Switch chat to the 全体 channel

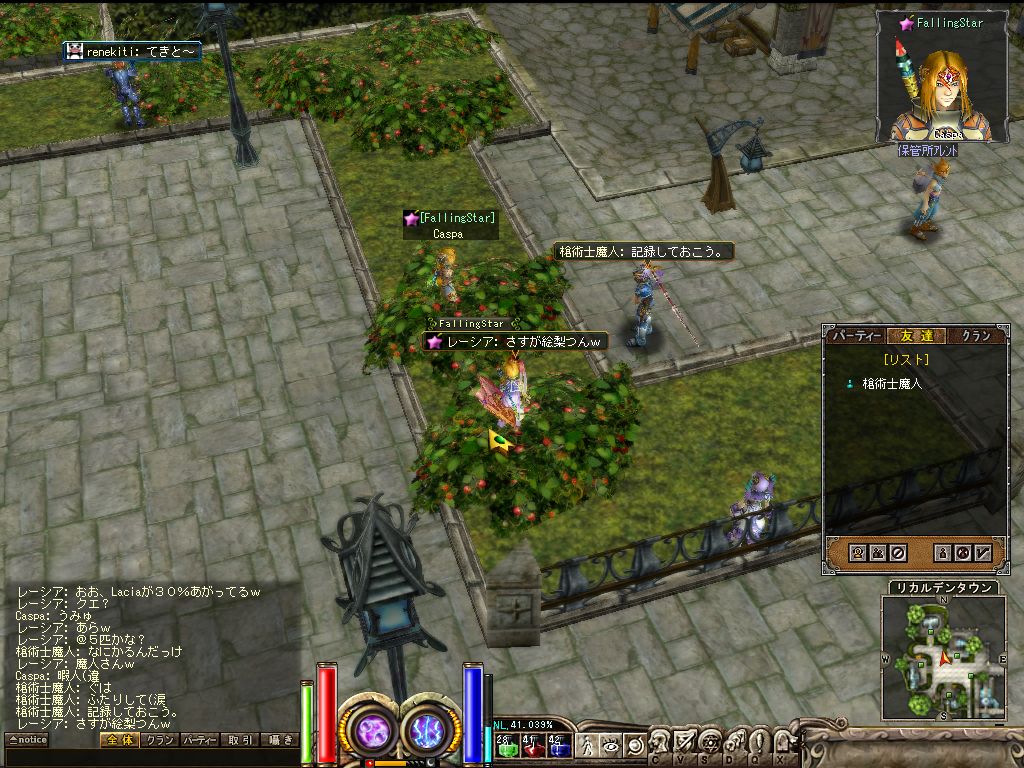click(x=117, y=740)
